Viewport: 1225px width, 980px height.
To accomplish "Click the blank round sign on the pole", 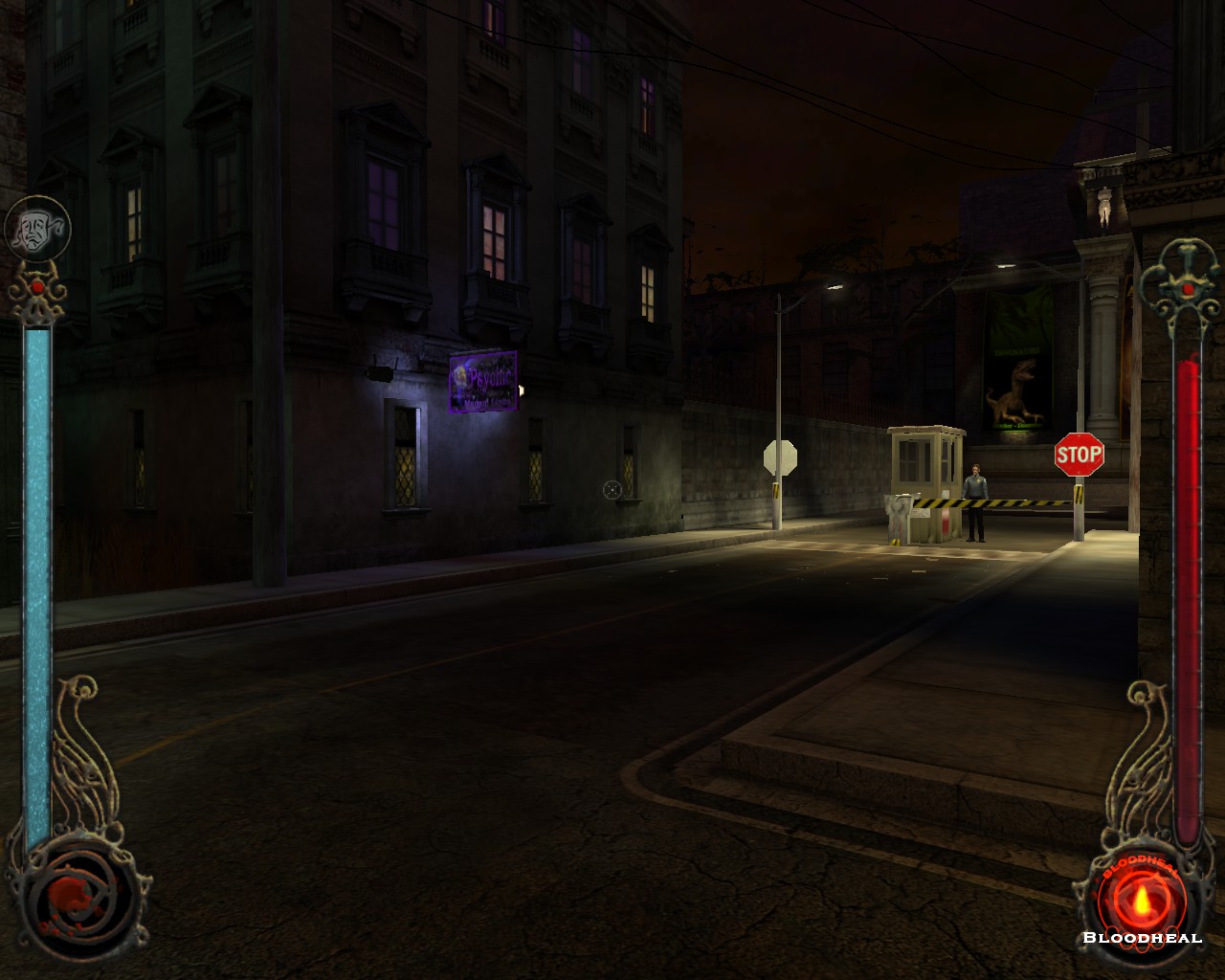I will coord(781,455).
